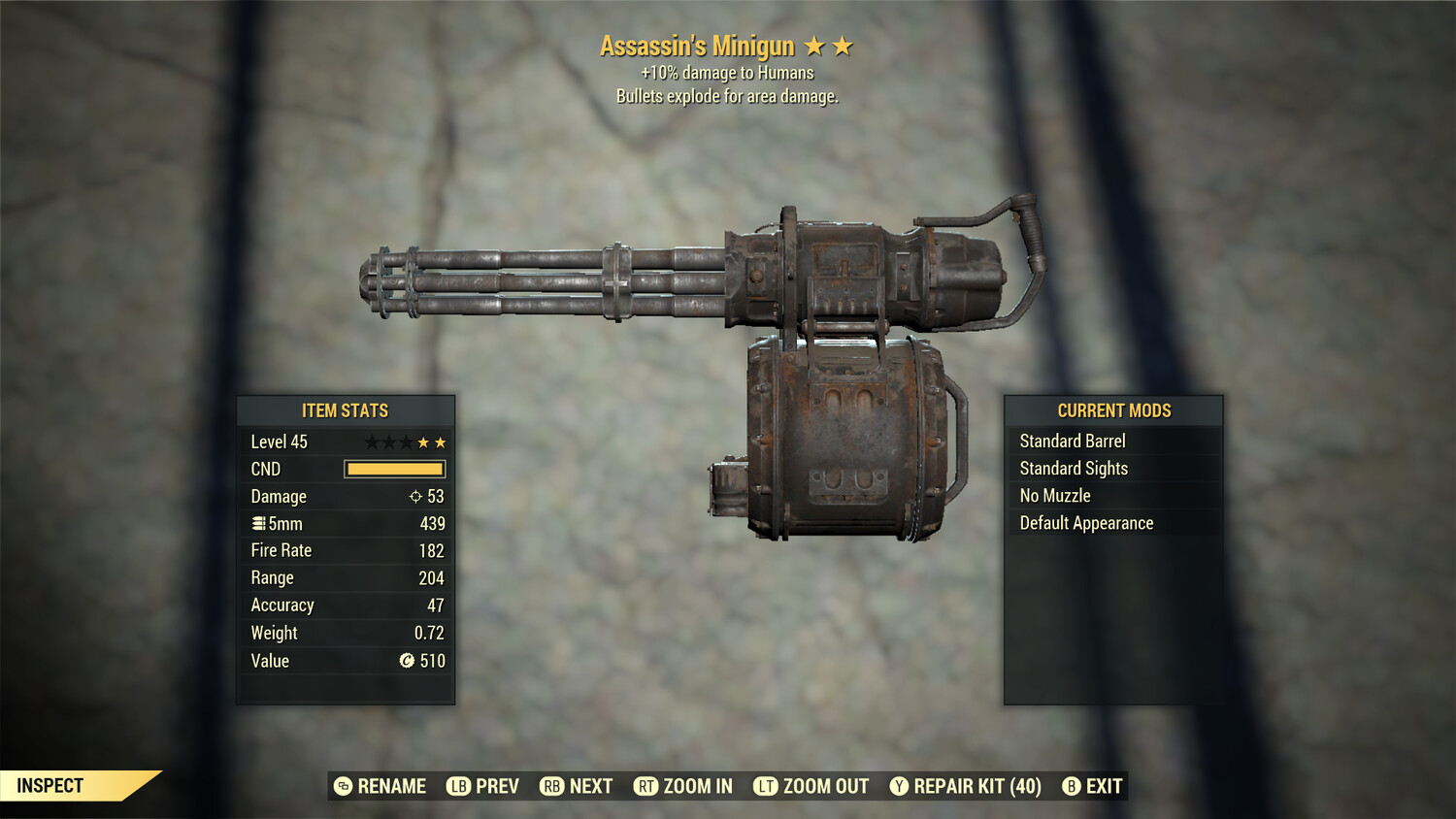Expand the Standard Sights mod entry
The width and height of the screenshot is (1456, 819).
(1074, 468)
